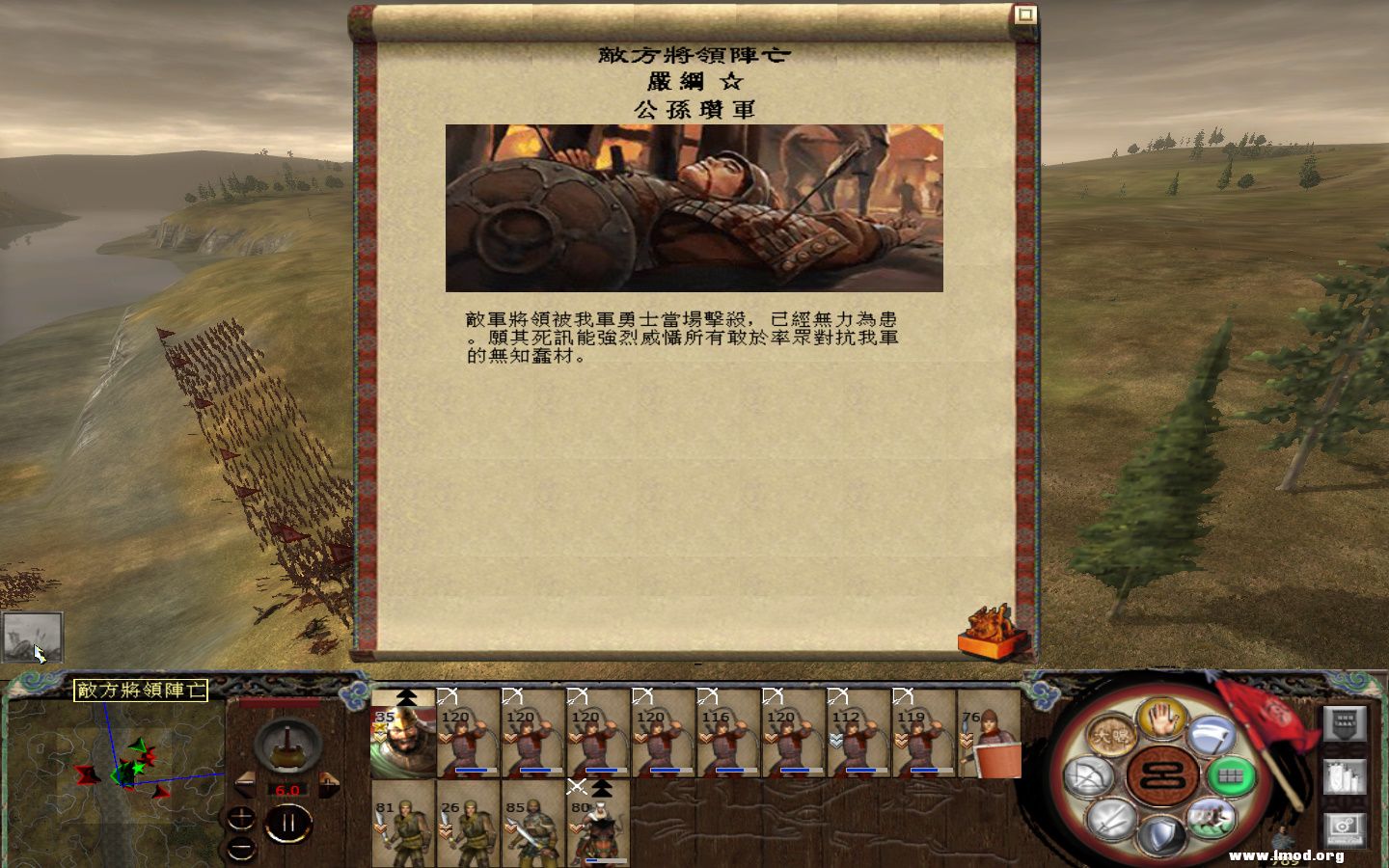Open the green group formations icon
Image resolution: width=1389 pixels, height=868 pixels.
pos(1233,774)
